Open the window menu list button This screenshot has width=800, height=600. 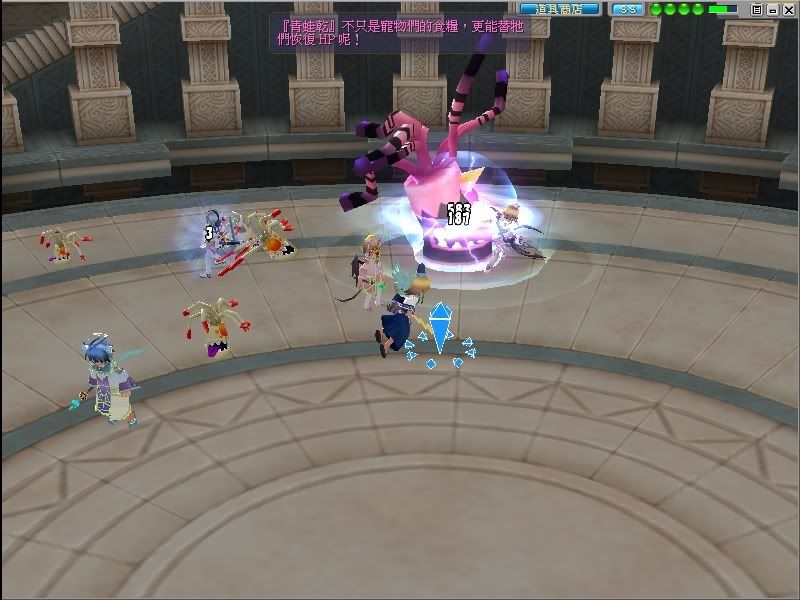[757, 8]
